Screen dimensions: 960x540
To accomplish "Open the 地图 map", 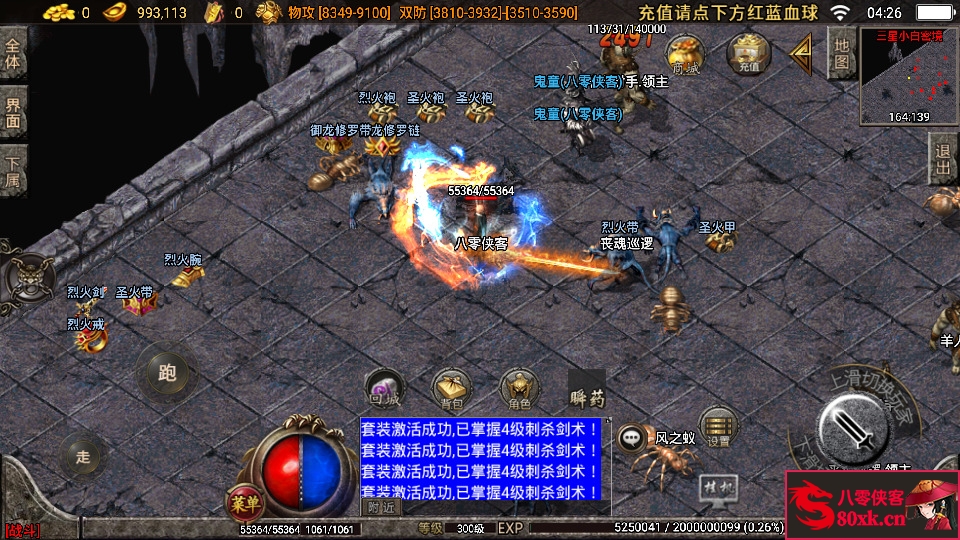I will [842, 54].
